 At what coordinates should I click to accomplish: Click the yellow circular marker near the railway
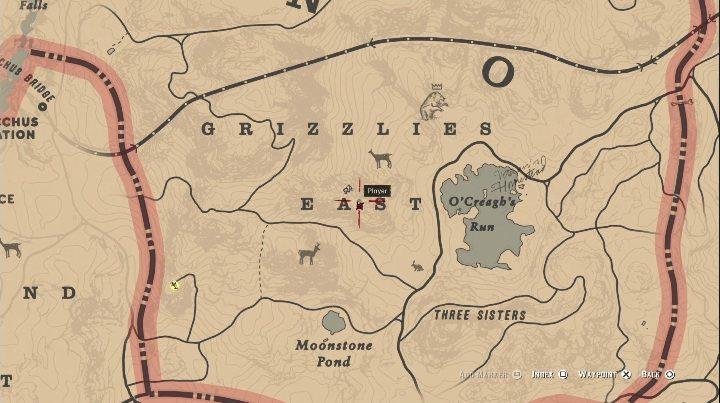click(175, 286)
